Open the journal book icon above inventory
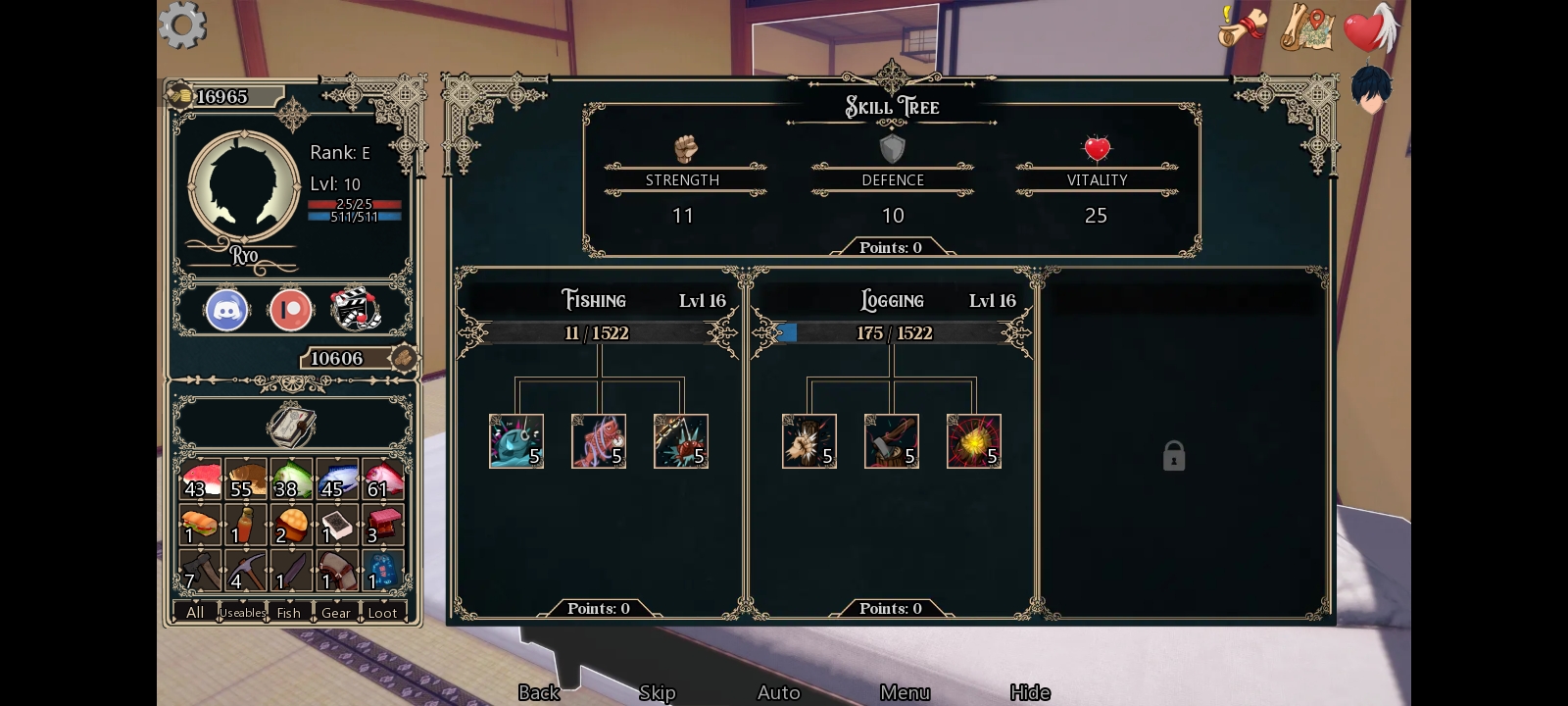The height and width of the screenshot is (706, 1568). (291, 426)
